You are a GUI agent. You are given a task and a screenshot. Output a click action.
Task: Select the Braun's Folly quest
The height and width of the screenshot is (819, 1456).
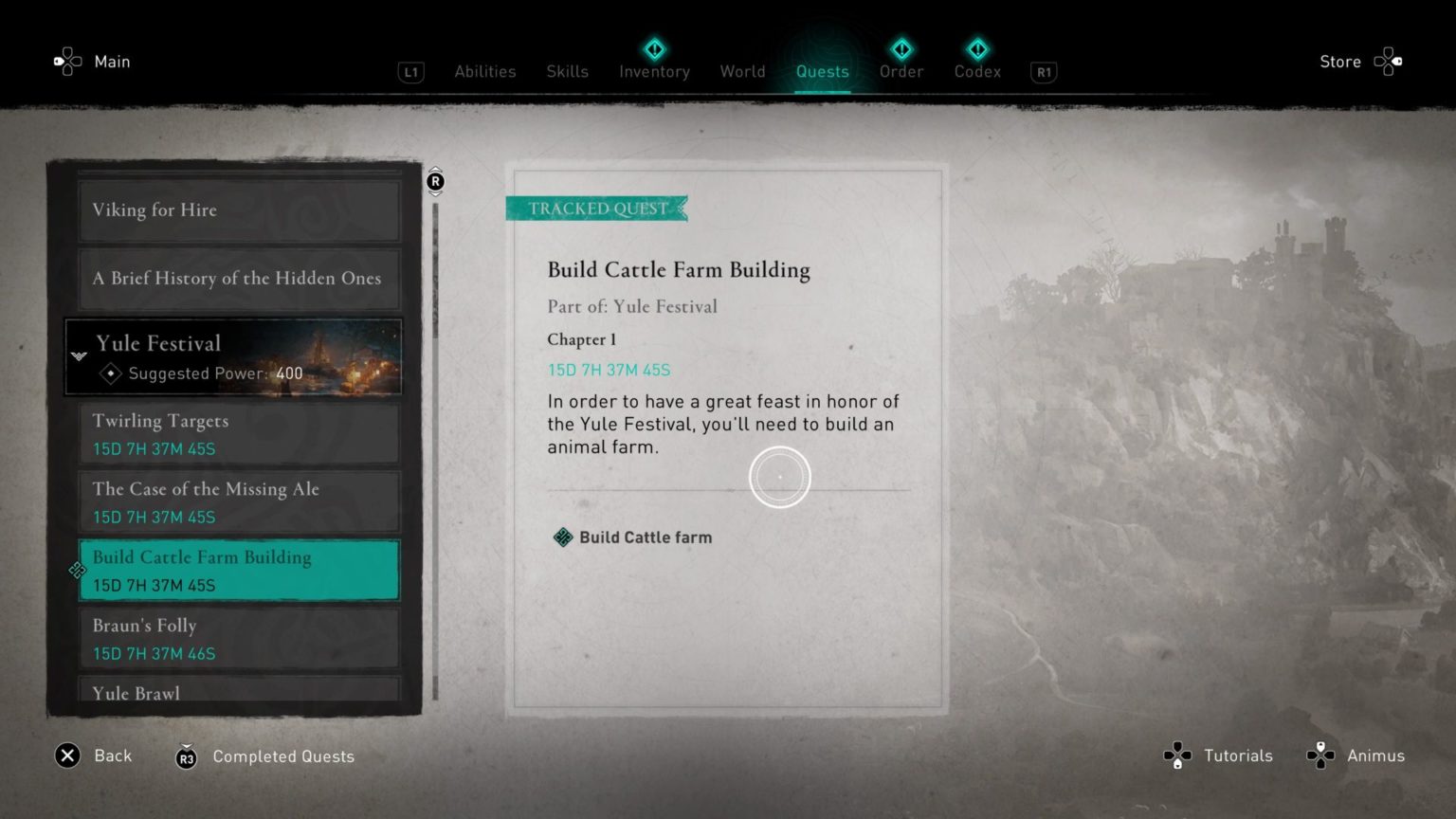[238, 638]
